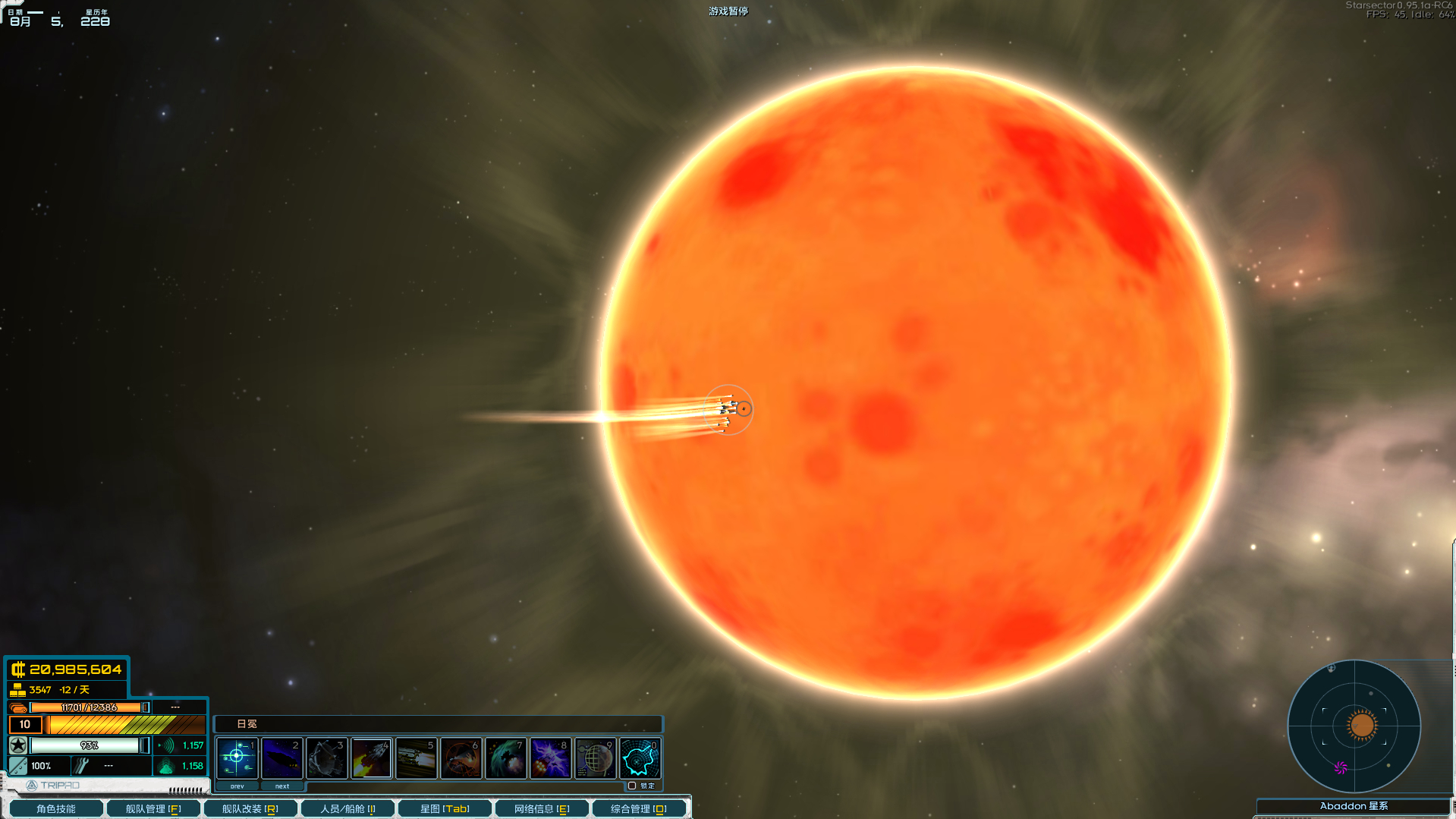Activate the cyan radar pulse ability in slot 0

[x=640, y=758]
